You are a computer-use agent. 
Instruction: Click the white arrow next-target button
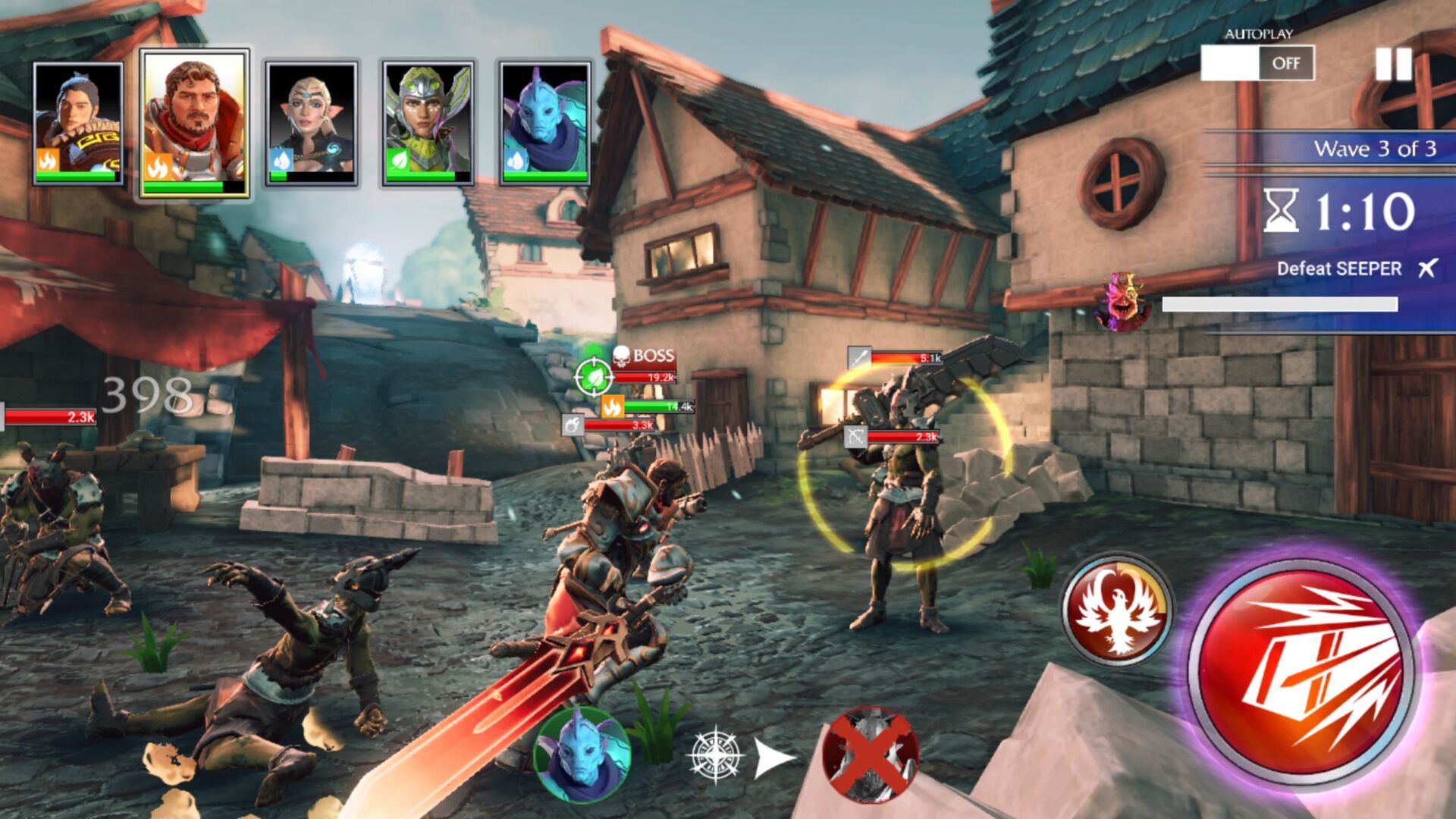point(775,757)
